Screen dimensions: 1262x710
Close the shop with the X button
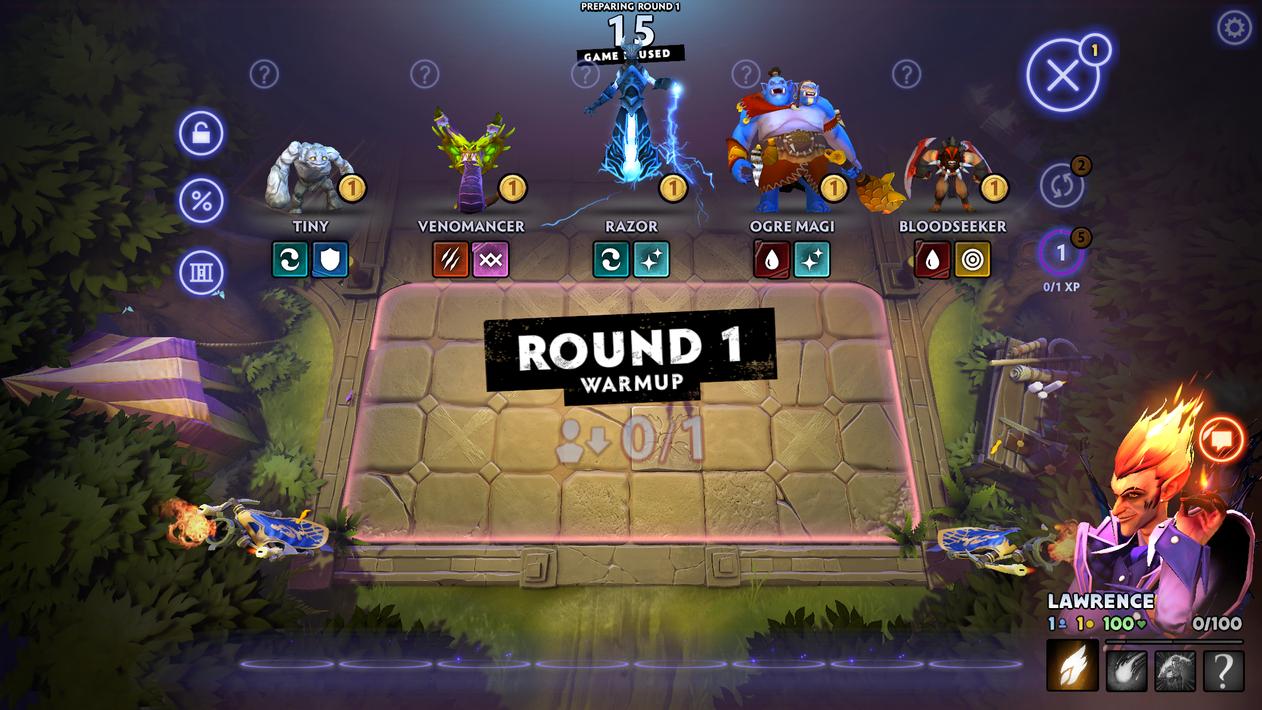point(1062,76)
